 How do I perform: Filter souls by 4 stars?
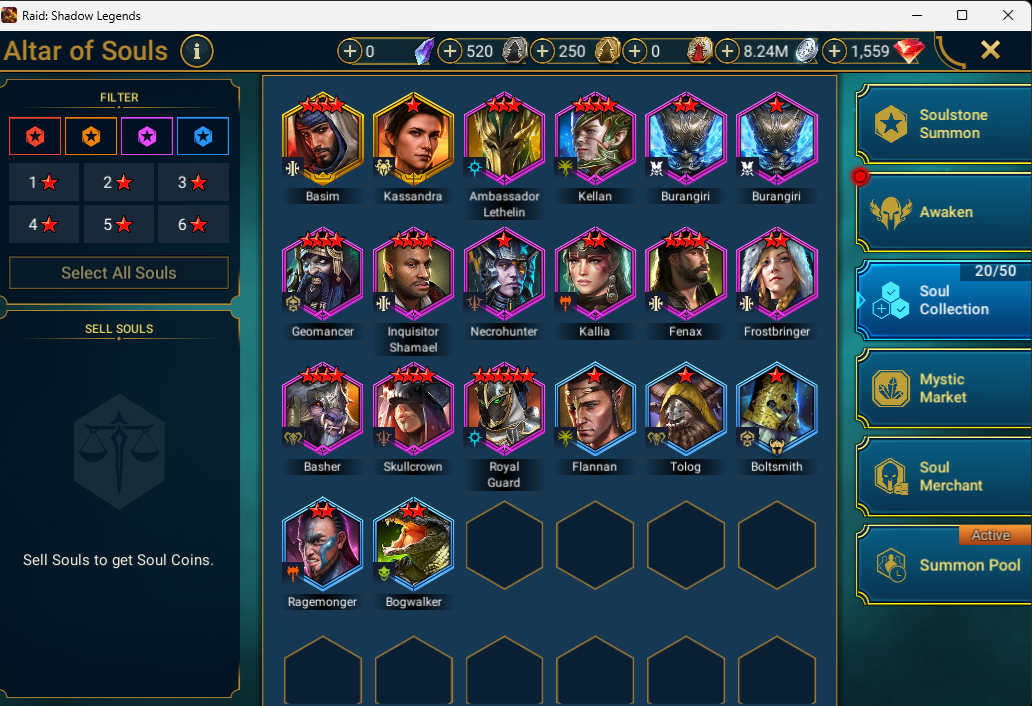pyautogui.click(x=44, y=225)
